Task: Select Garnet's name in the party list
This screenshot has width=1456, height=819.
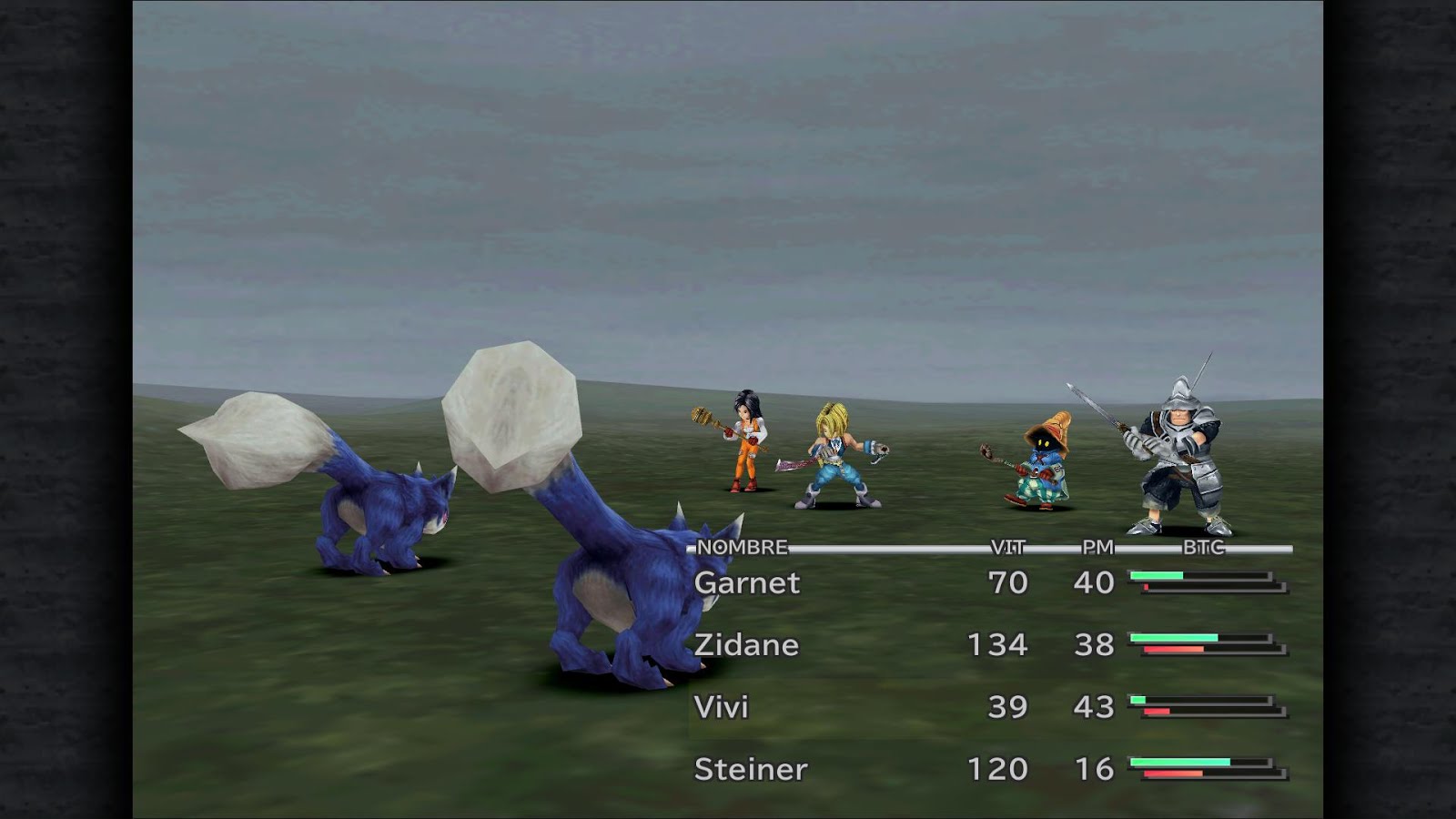Action: [746, 583]
